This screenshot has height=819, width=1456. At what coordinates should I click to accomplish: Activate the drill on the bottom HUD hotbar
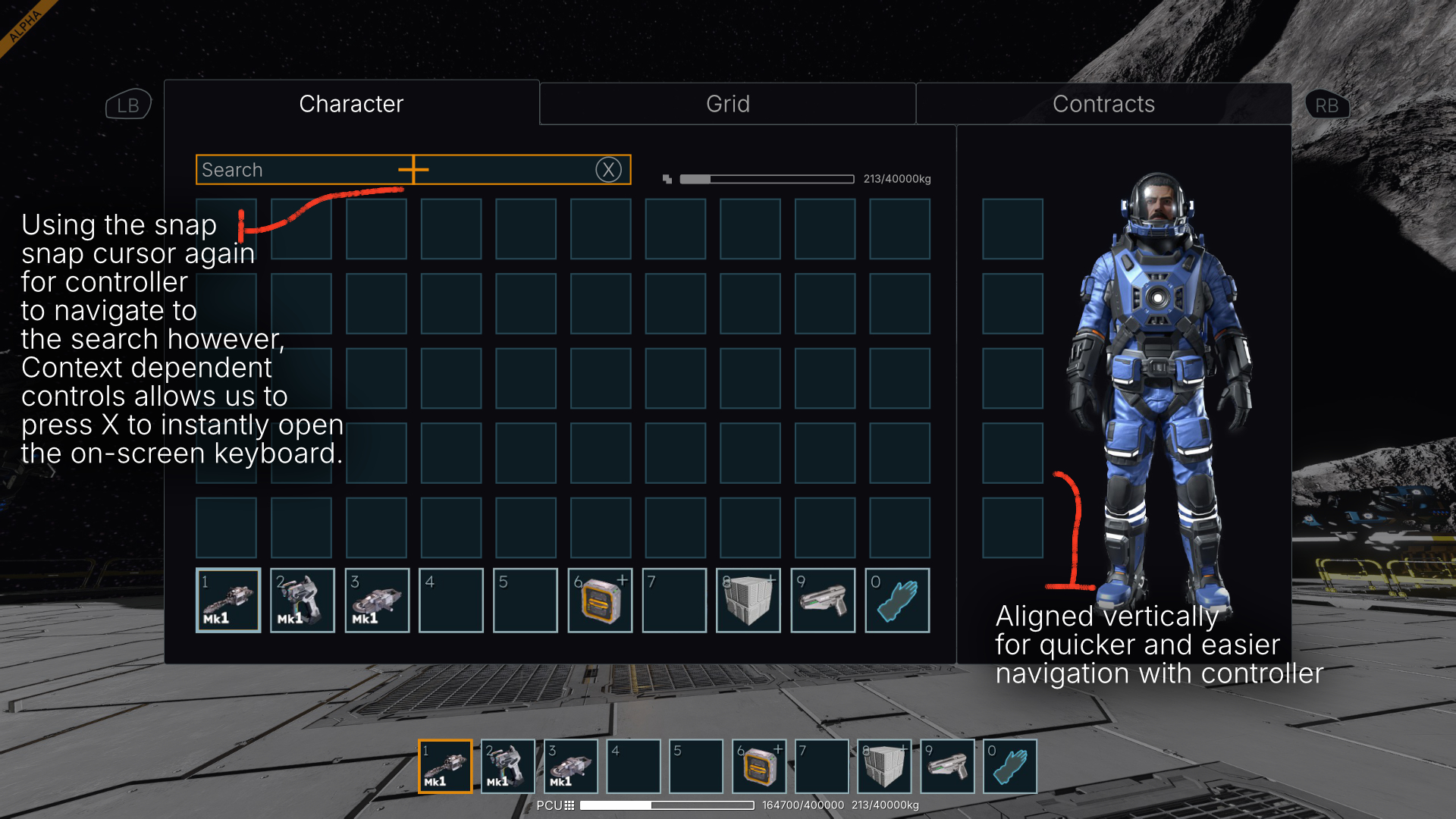(x=445, y=767)
